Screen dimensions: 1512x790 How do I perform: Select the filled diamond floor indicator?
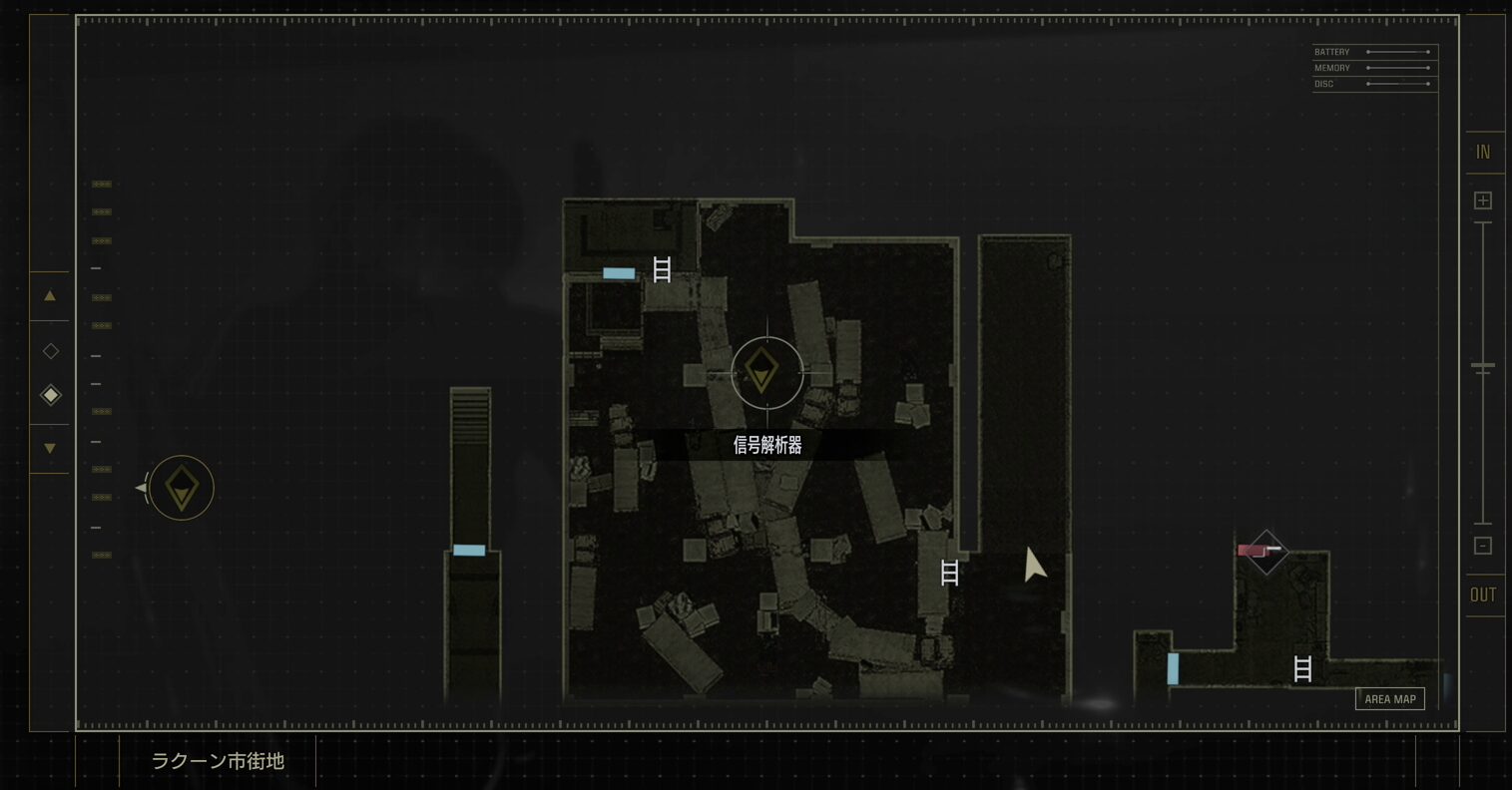coord(50,395)
